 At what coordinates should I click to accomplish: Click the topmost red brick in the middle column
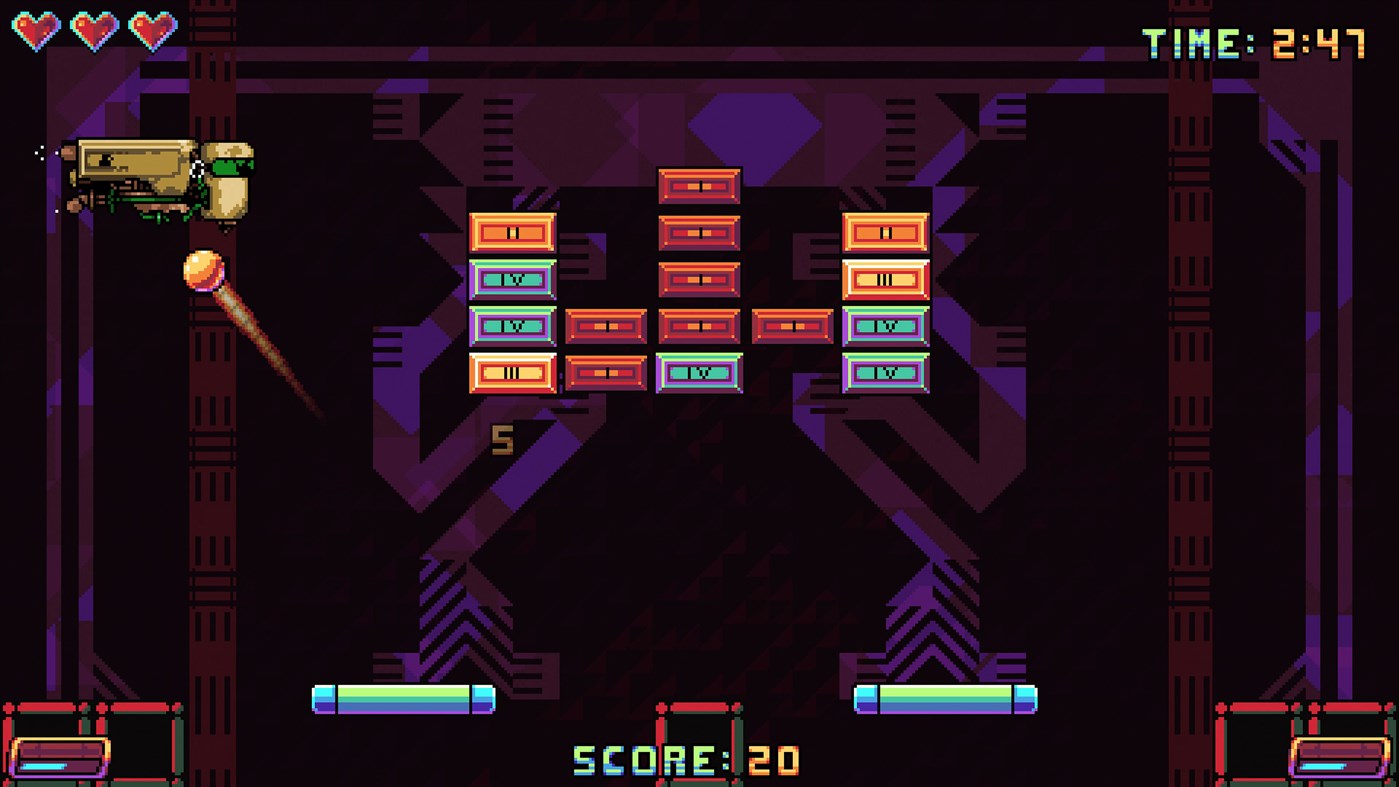[698, 184]
